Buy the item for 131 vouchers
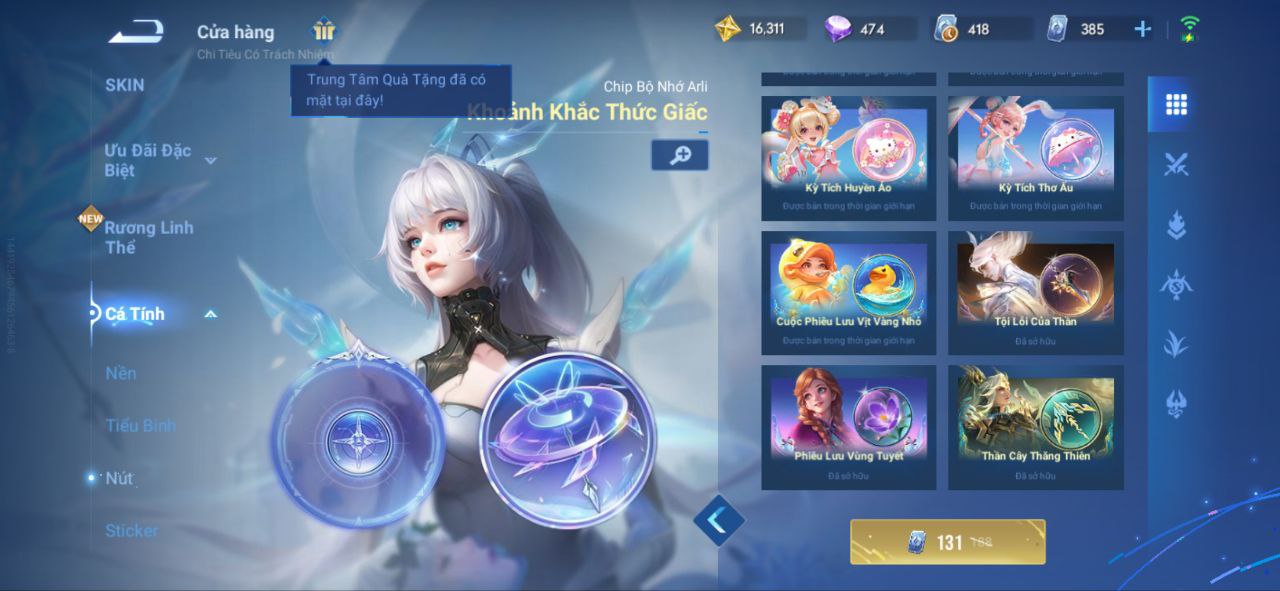Image resolution: width=1280 pixels, height=591 pixels. pyautogui.click(x=947, y=542)
